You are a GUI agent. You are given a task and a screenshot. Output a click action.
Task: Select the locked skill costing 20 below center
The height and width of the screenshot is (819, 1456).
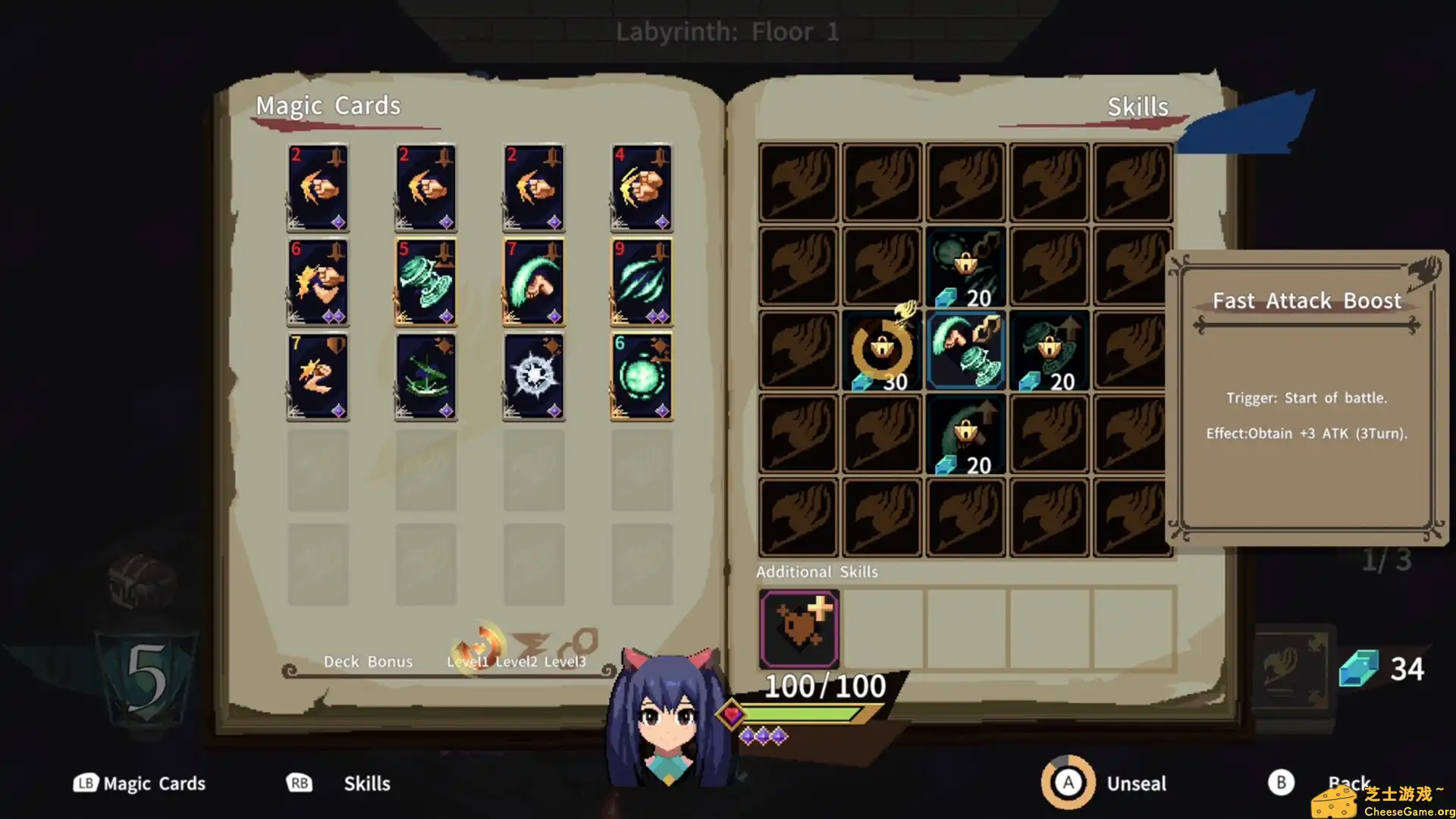[965, 434]
